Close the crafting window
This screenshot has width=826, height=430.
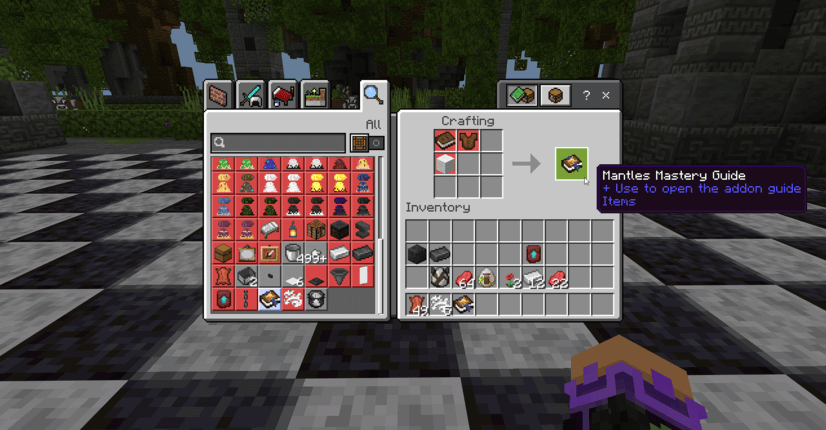pyautogui.click(x=605, y=95)
